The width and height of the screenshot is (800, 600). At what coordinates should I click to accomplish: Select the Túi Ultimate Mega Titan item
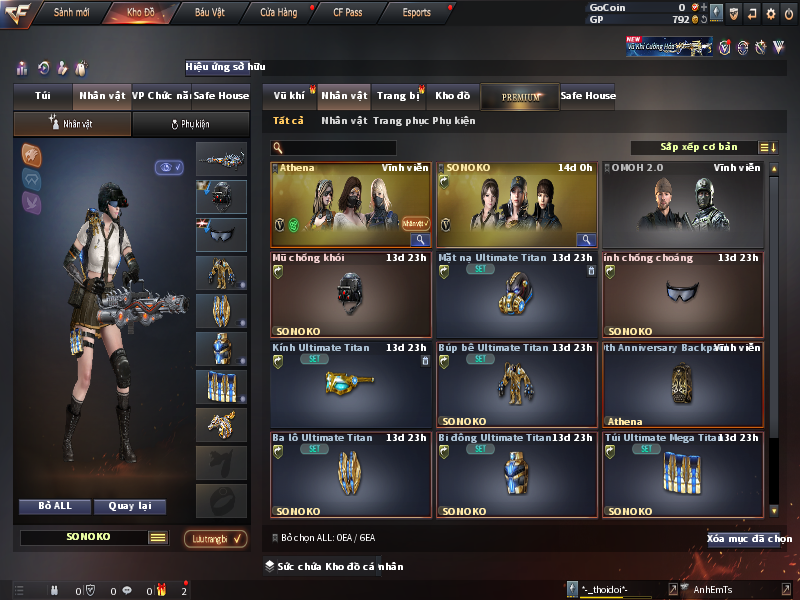click(684, 474)
